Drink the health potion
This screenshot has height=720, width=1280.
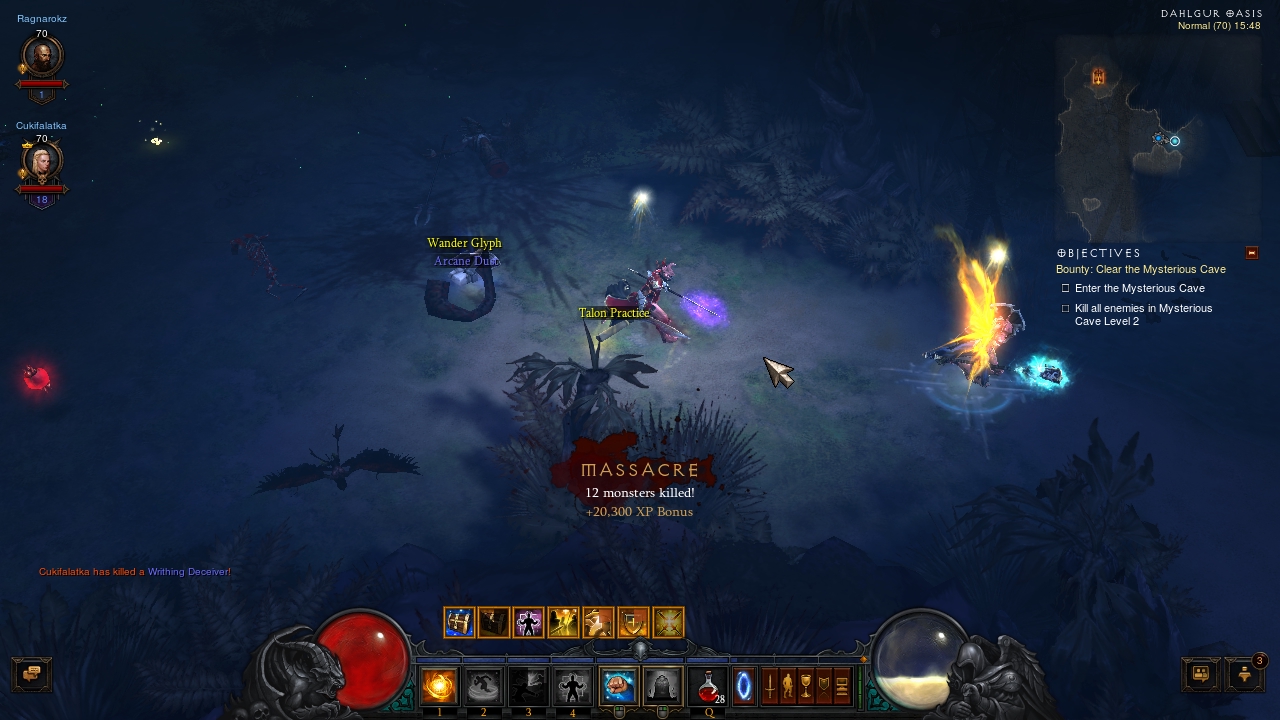(x=709, y=686)
